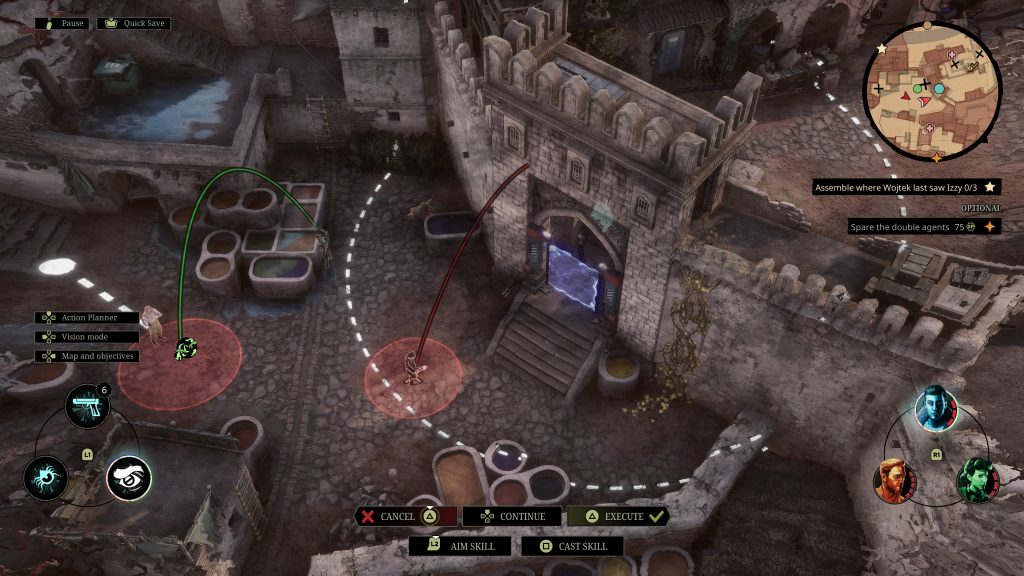Pick the green-tinted woman character portrait

coord(978,480)
